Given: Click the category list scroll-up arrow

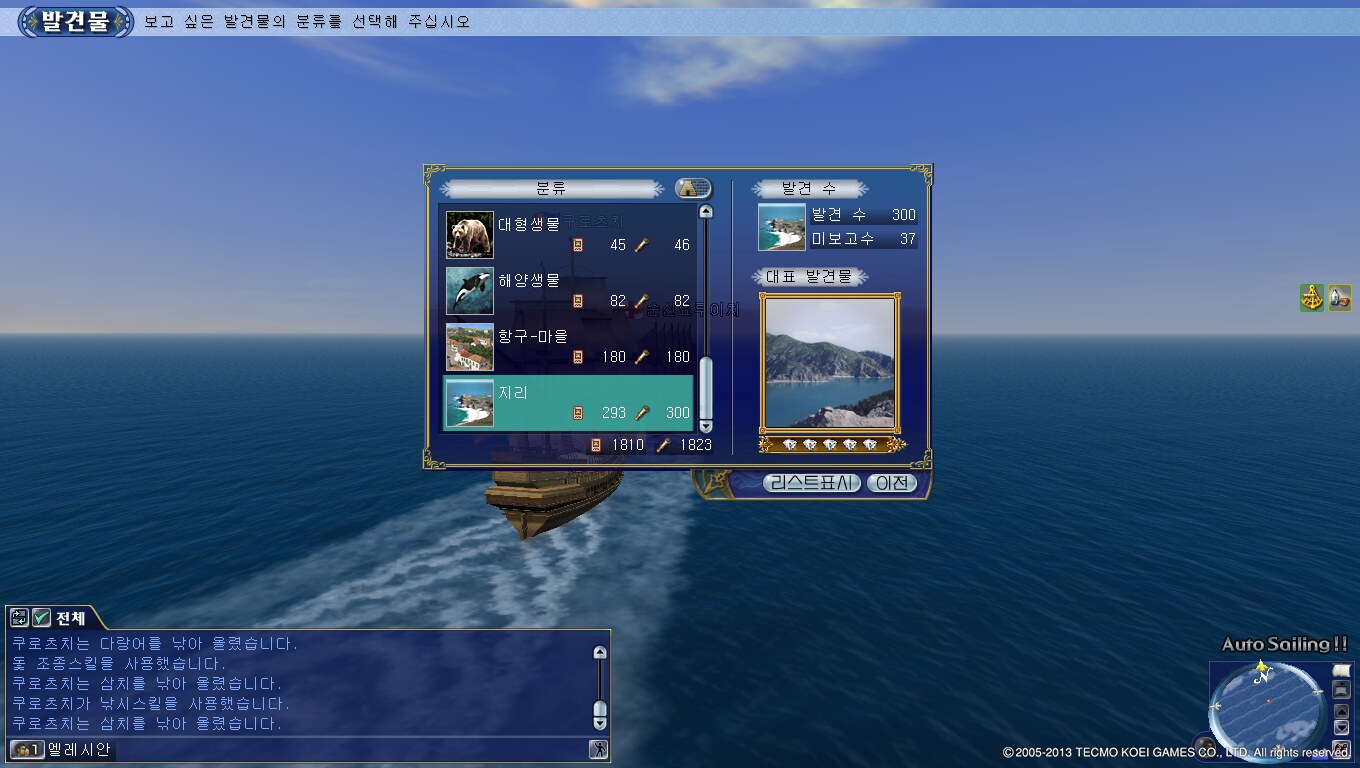Looking at the screenshot, I should click(x=705, y=212).
